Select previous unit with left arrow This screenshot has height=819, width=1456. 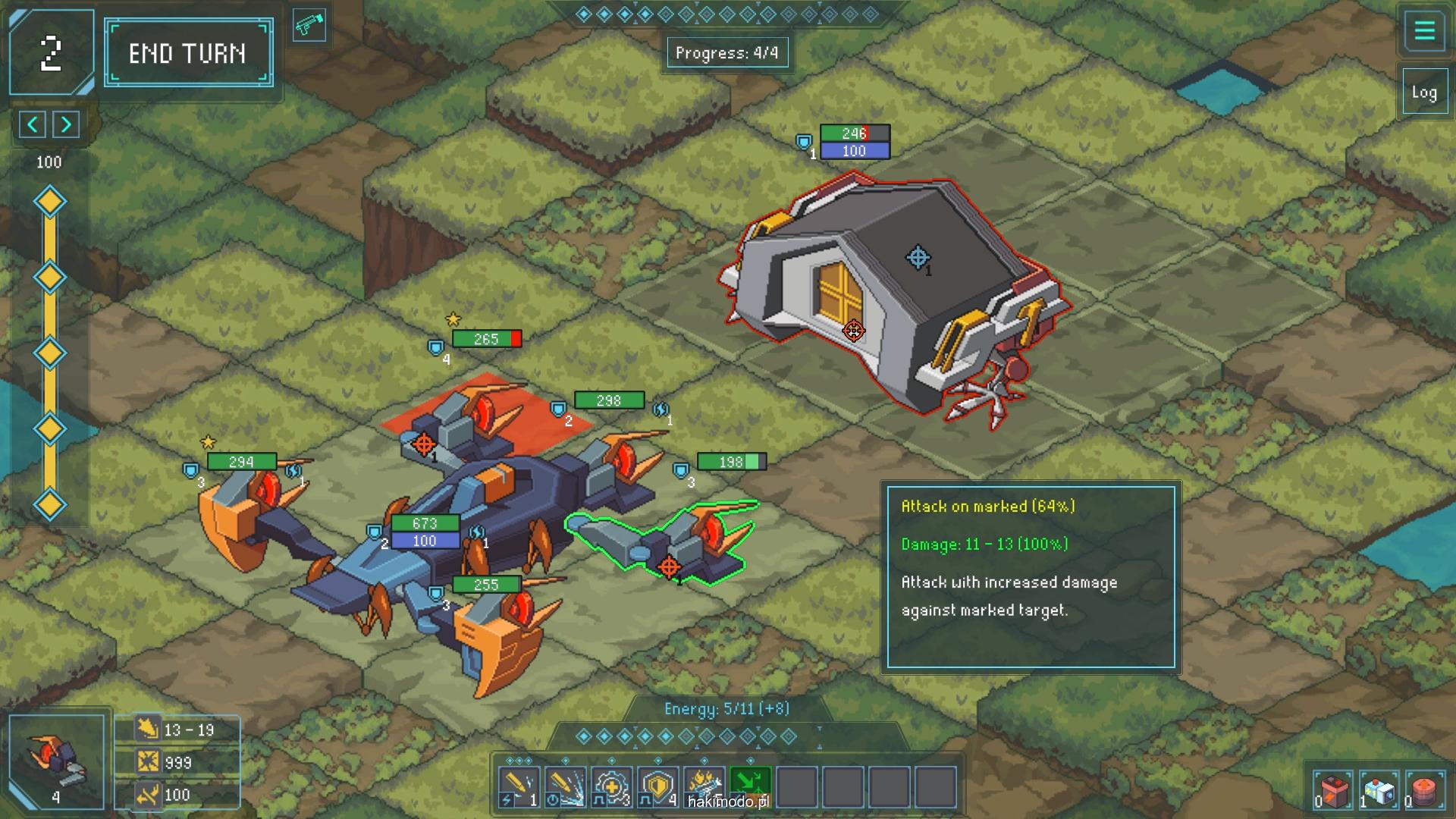33,124
